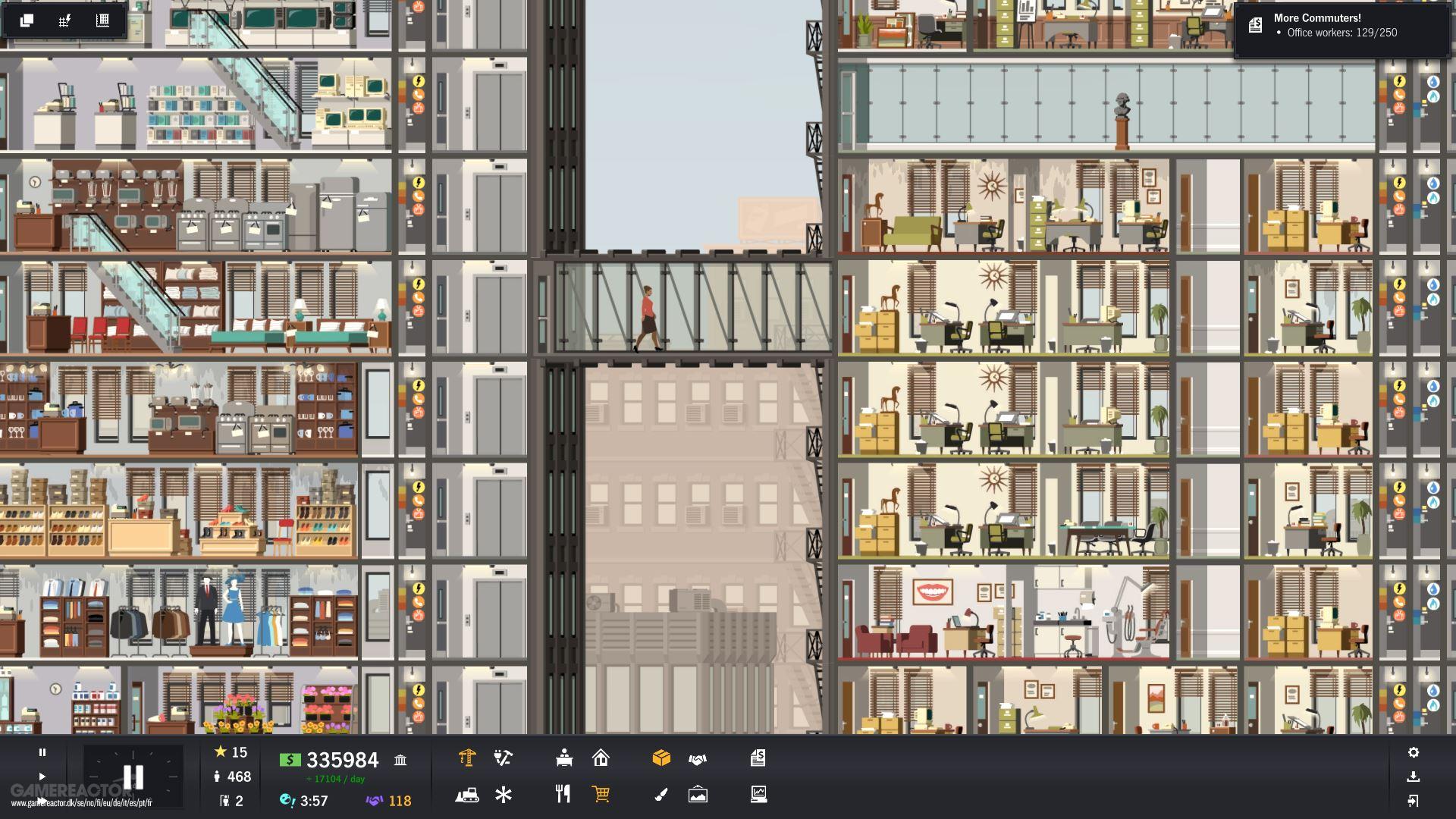Toggle the electricity grid overlay

(65, 20)
